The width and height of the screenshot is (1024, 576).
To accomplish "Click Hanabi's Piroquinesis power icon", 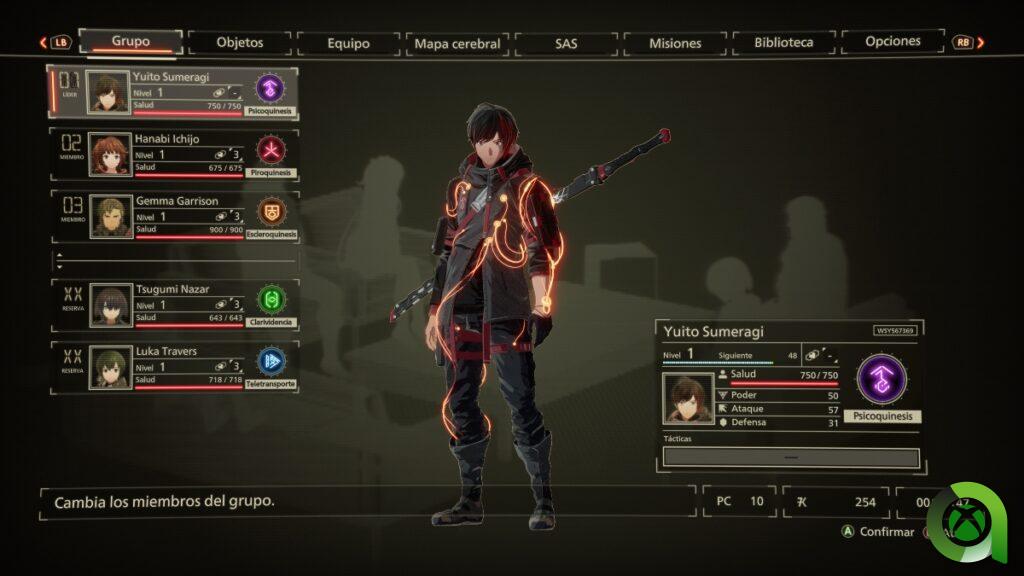I will click(271, 150).
